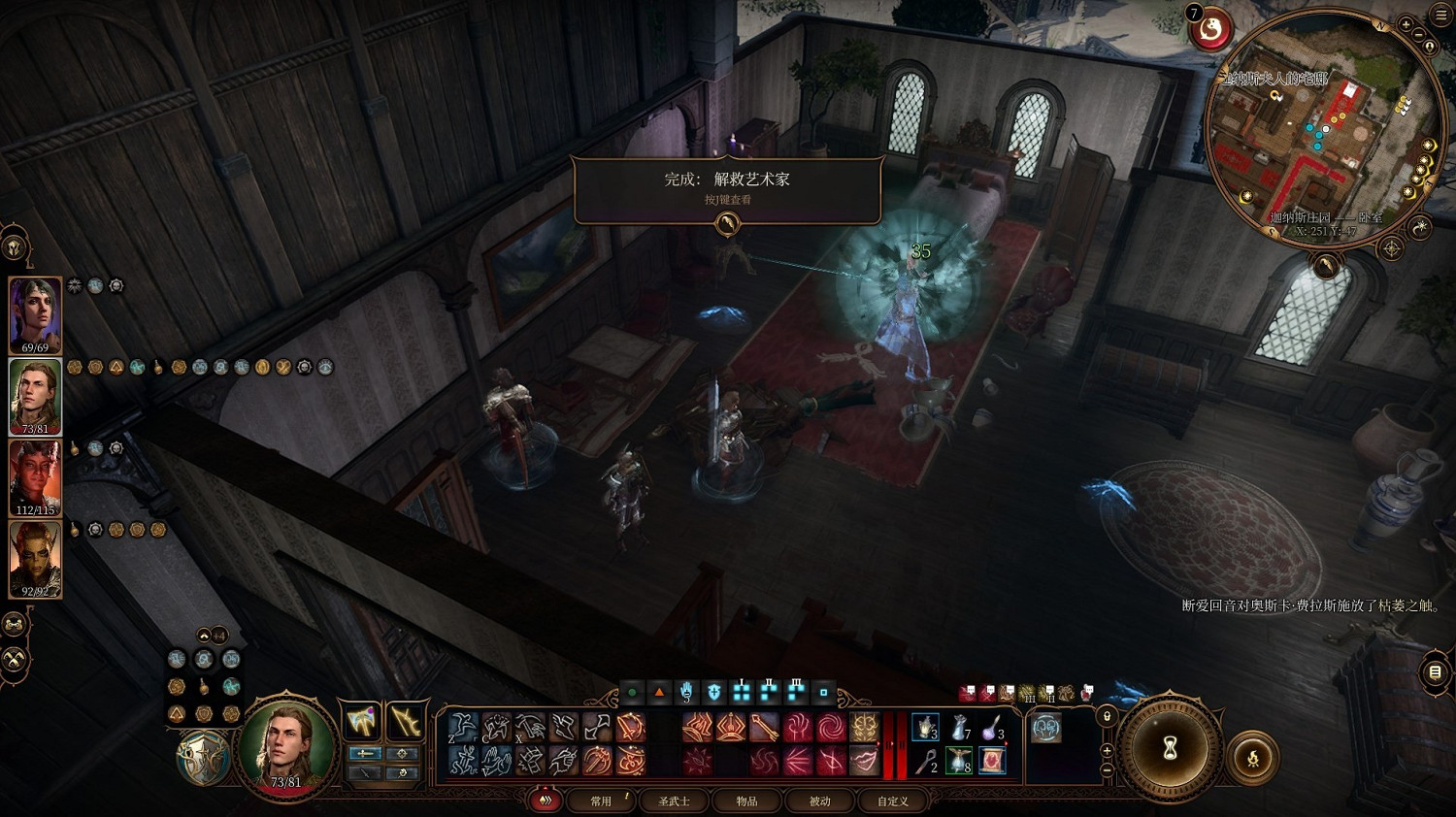Use the scroll item in the hotbar
1456x817 pixels.
point(991,761)
